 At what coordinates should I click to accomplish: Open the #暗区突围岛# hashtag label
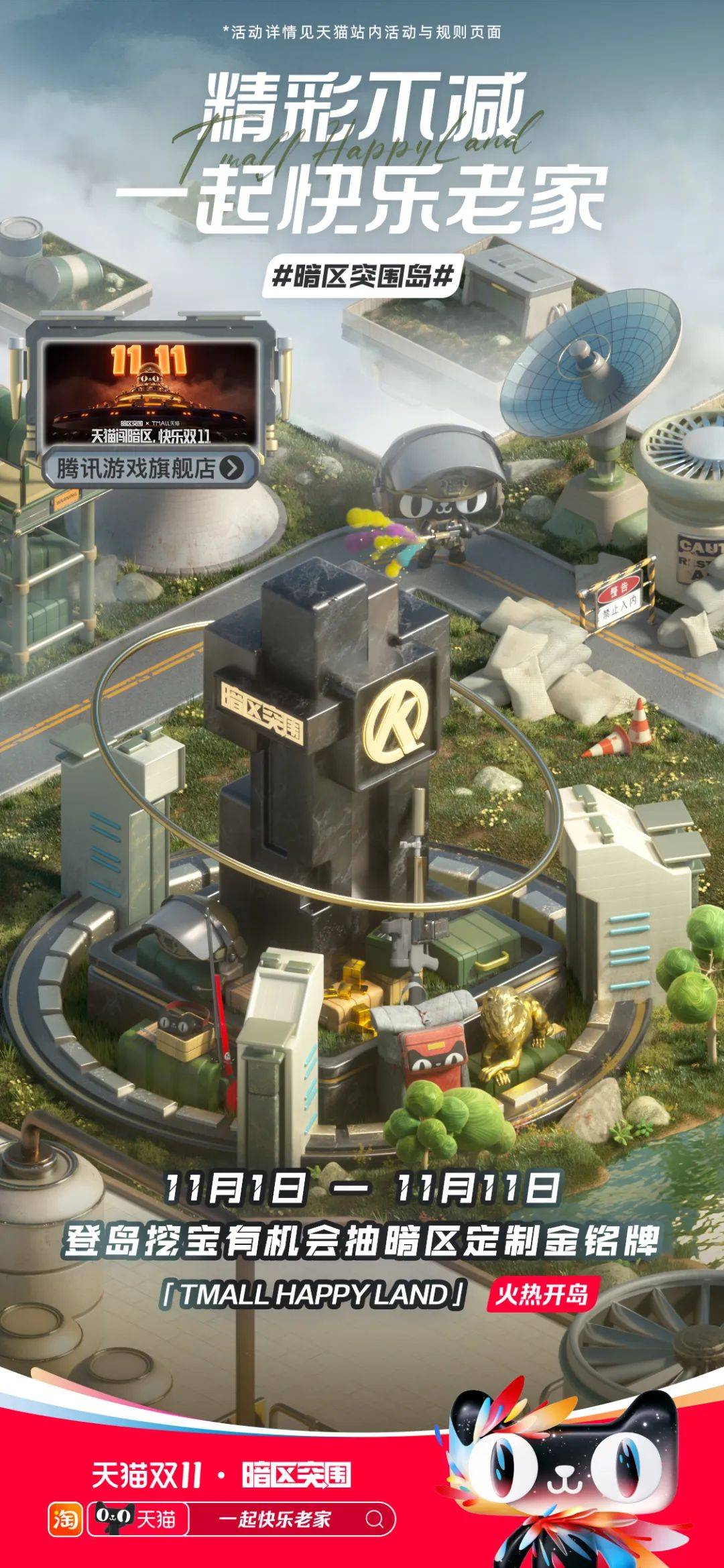point(363,276)
